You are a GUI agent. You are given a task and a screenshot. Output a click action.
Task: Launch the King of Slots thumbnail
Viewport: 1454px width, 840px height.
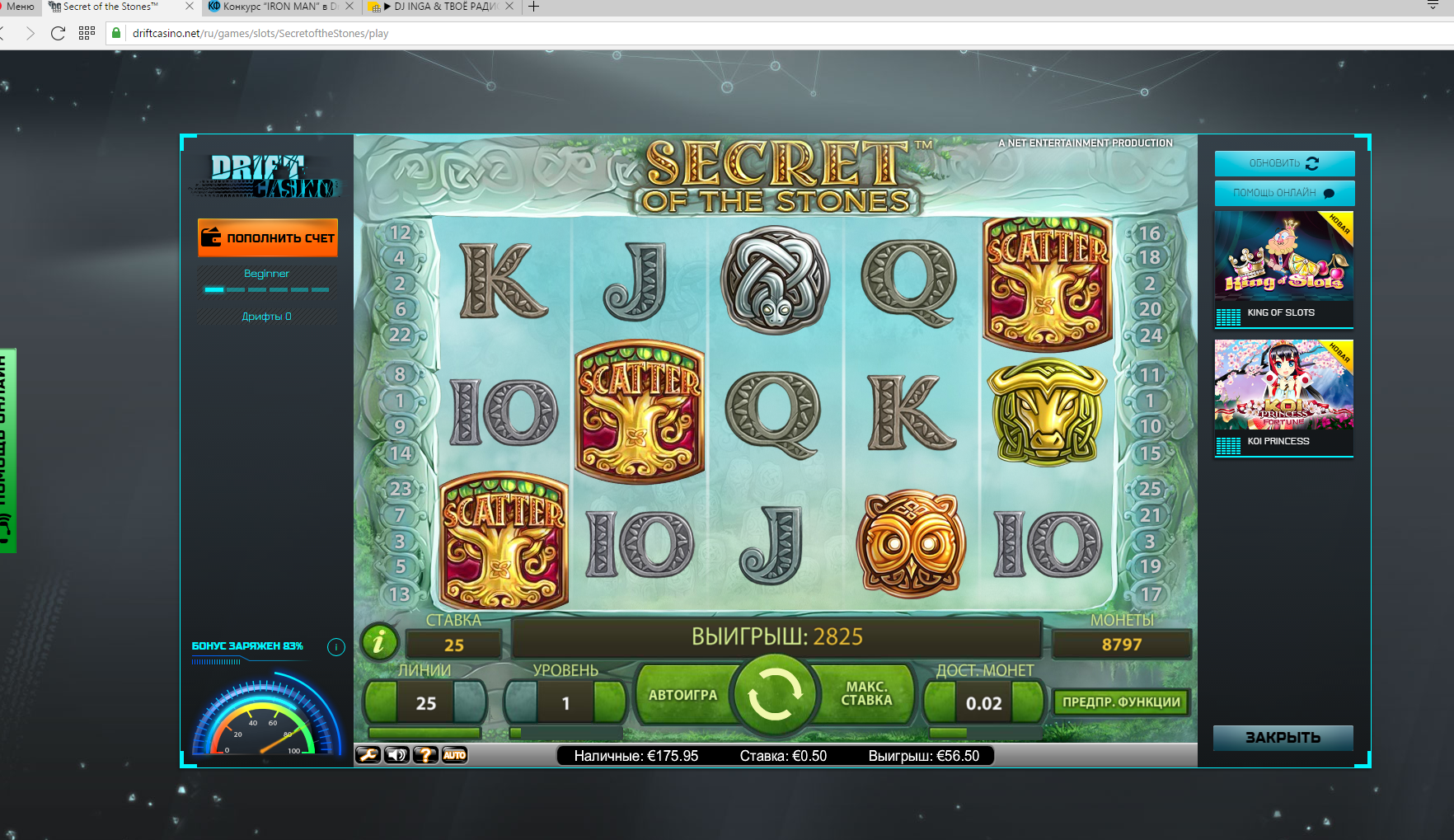pos(1283,256)
